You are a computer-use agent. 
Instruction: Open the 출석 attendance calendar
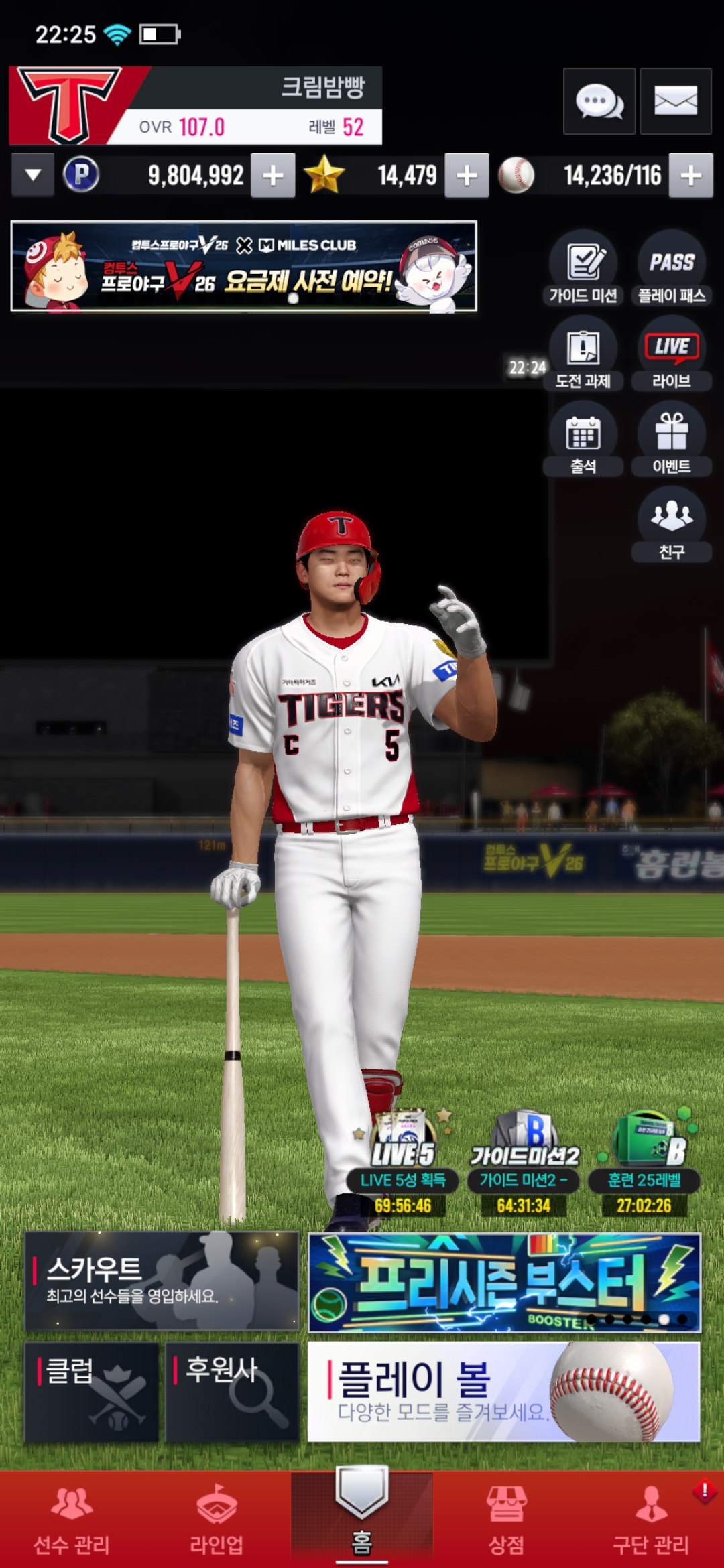[x=583, y=439]
